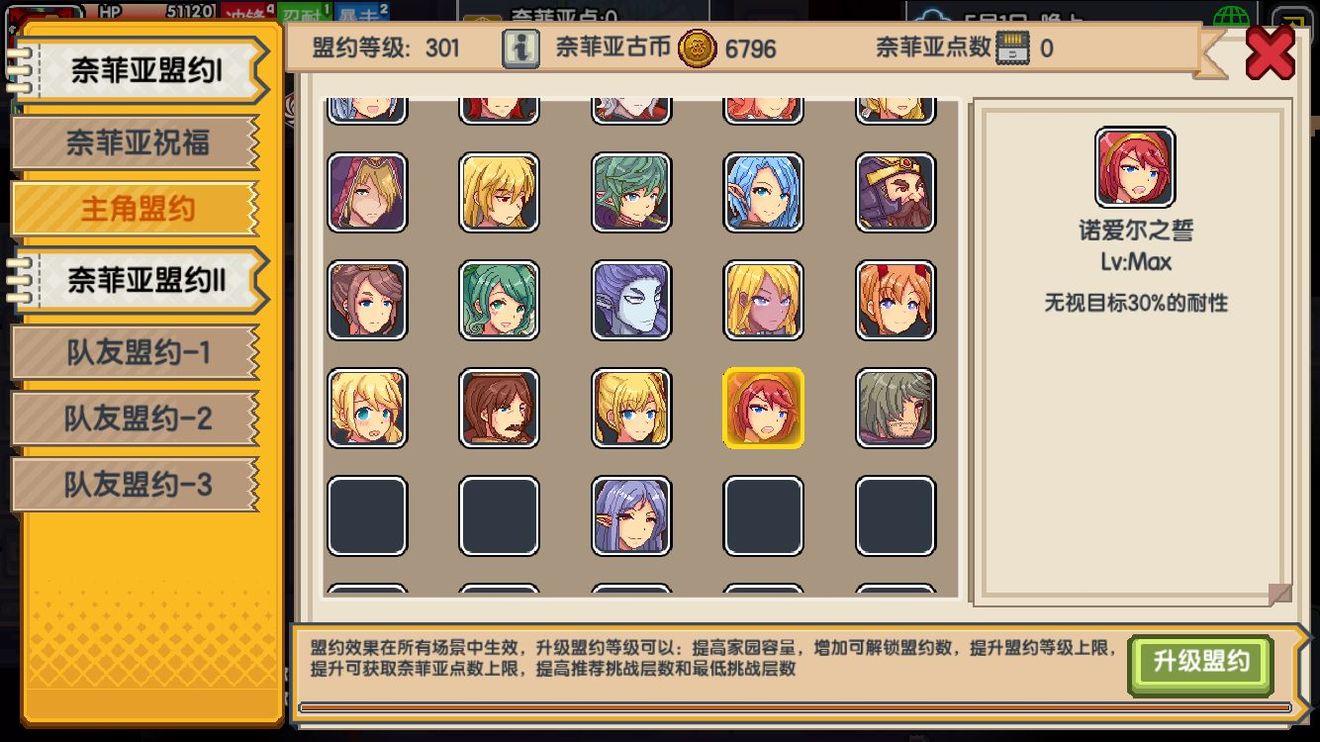Open the 队友盟约-1 tab
This screenshot has width=1320, height=742.
[x=135, y=352]
